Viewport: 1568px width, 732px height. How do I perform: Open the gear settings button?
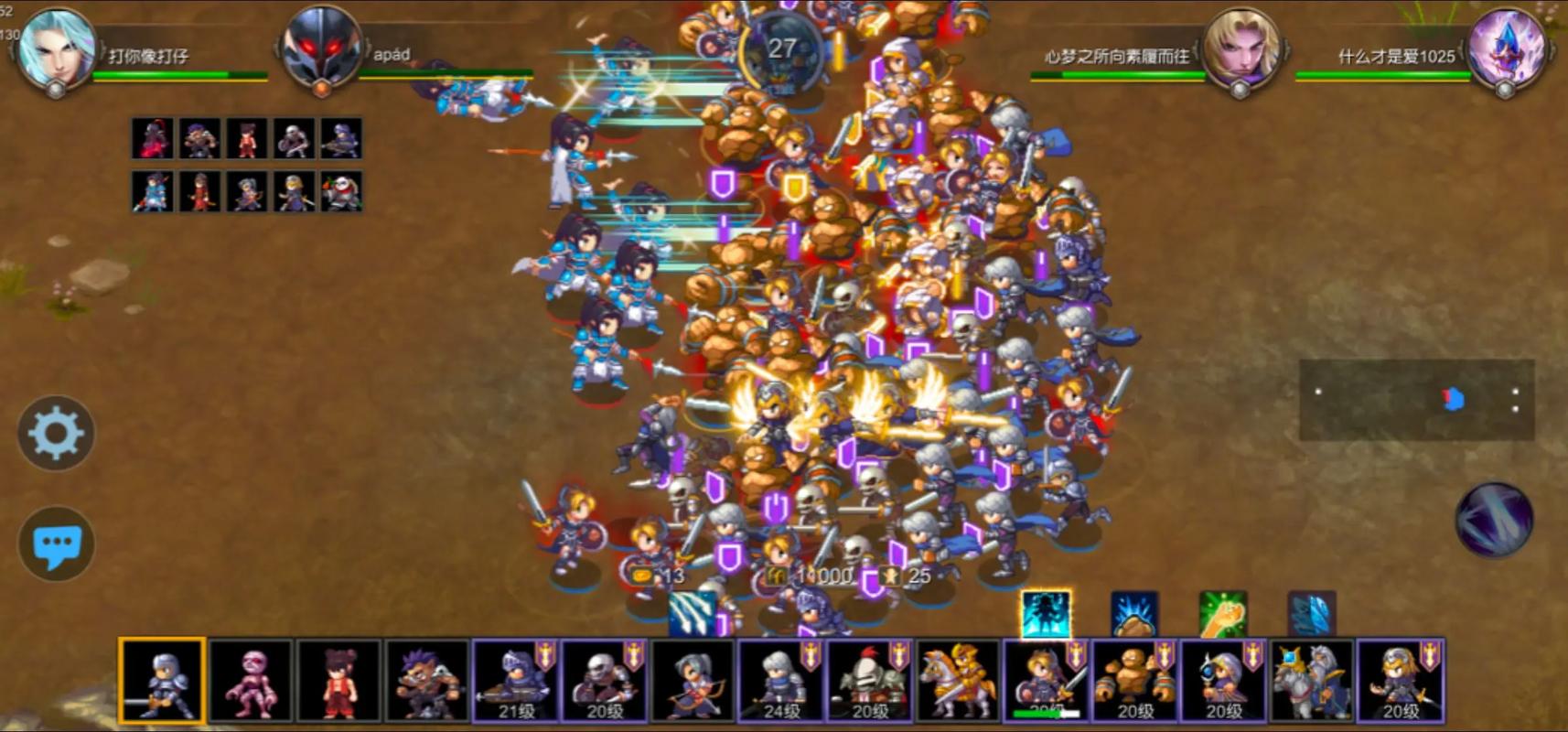coord(56,434)
